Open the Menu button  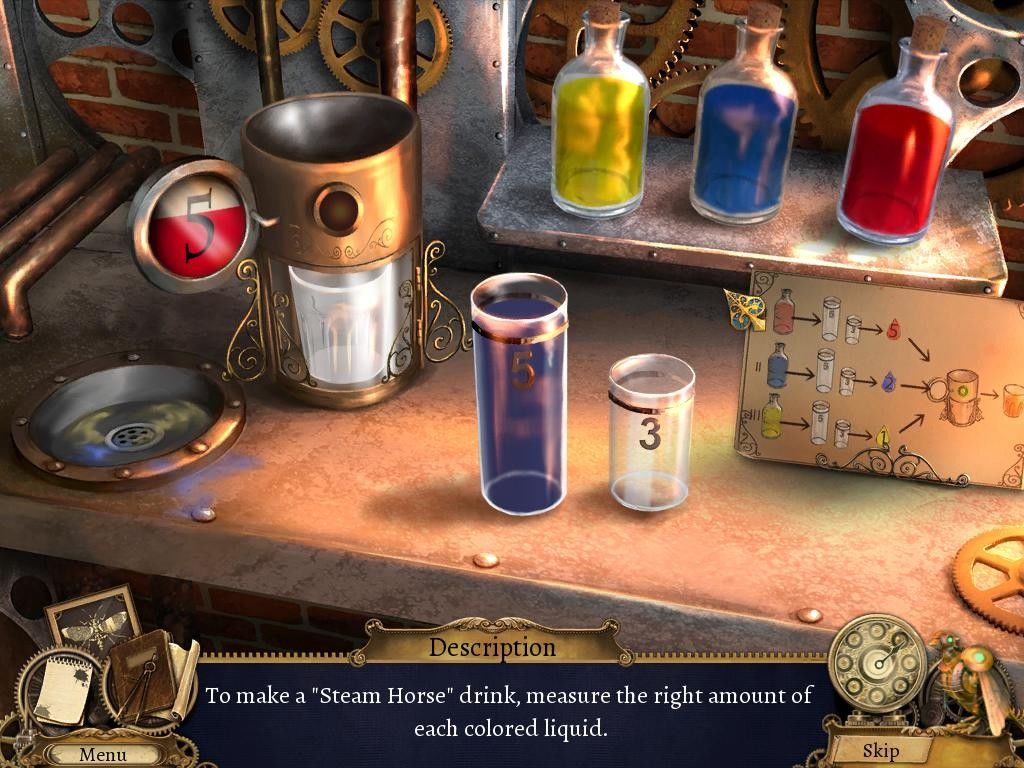[x=103, y=754]
